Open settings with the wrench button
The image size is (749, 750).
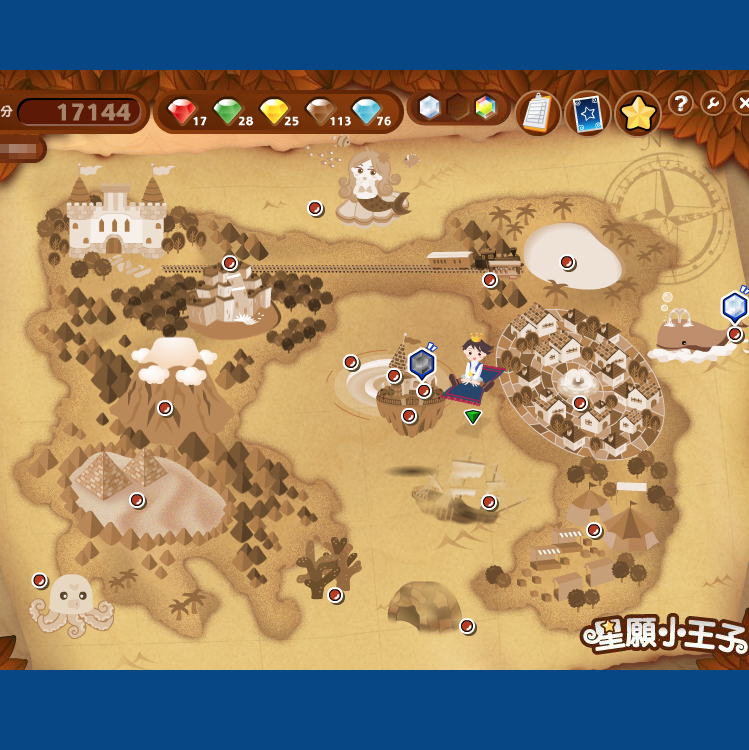click(x=713, y=103)
